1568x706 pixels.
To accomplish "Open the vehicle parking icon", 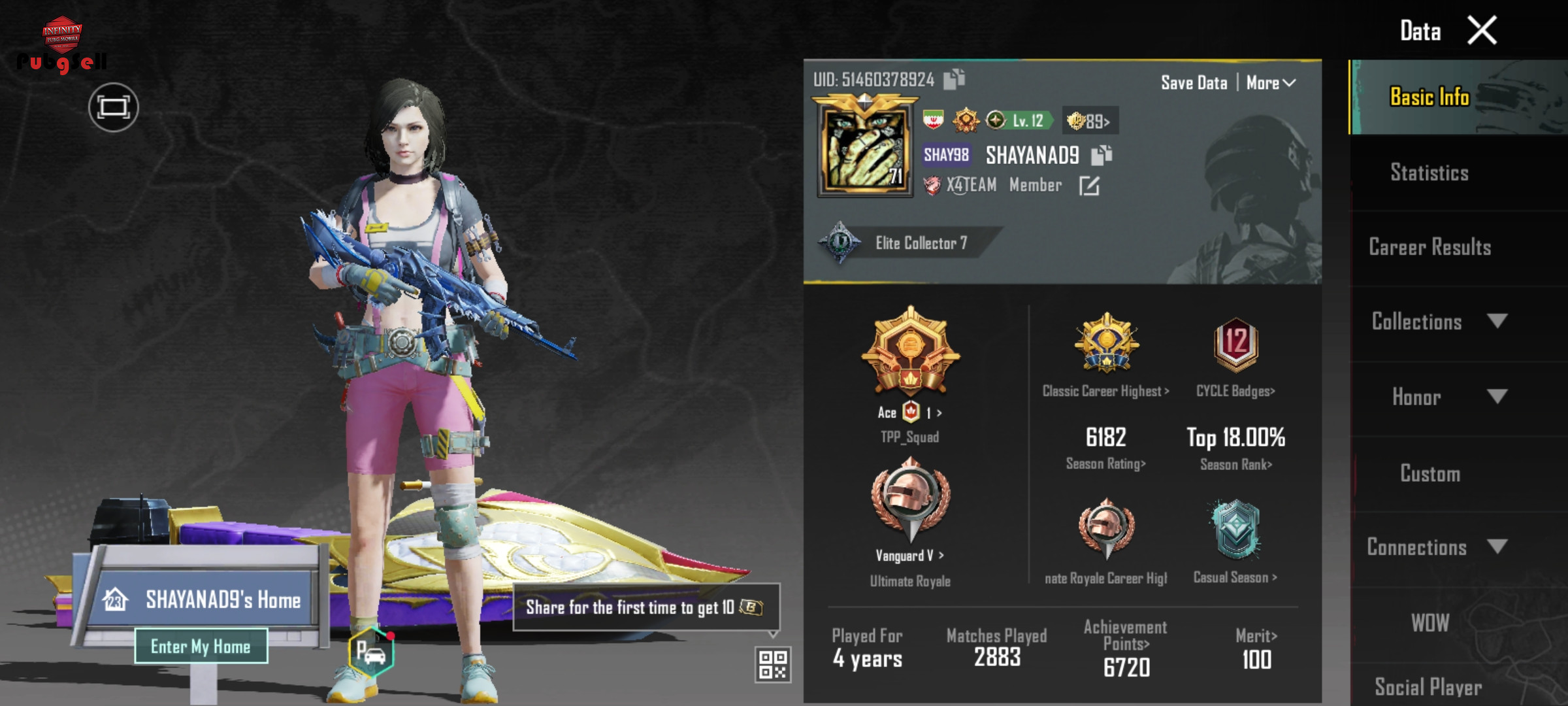I will (371, 652).
